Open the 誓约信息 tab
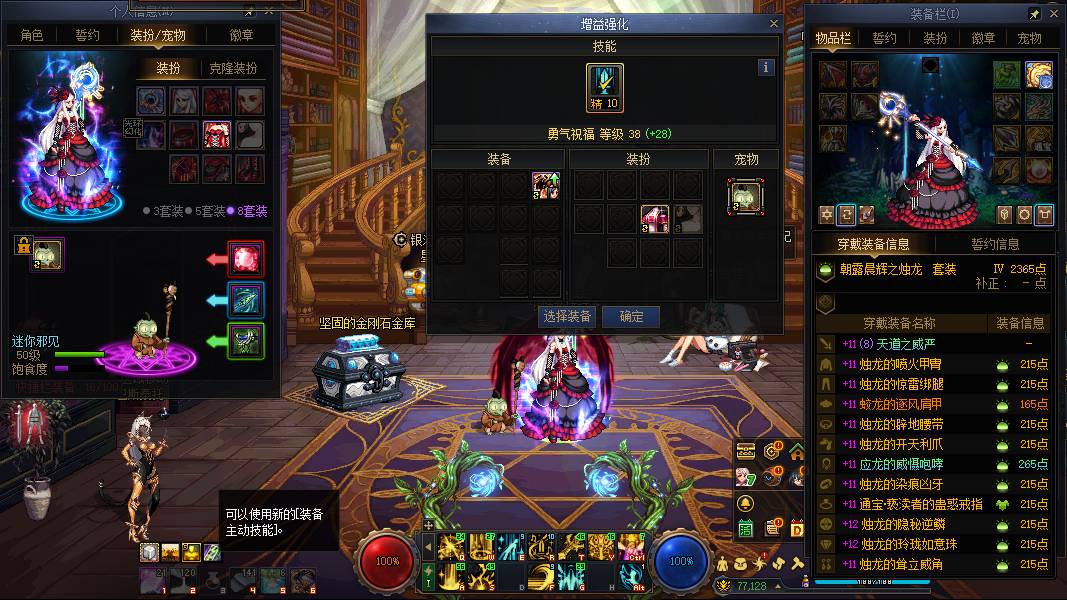The image size is (1067, 600). (x=995, y=244)
